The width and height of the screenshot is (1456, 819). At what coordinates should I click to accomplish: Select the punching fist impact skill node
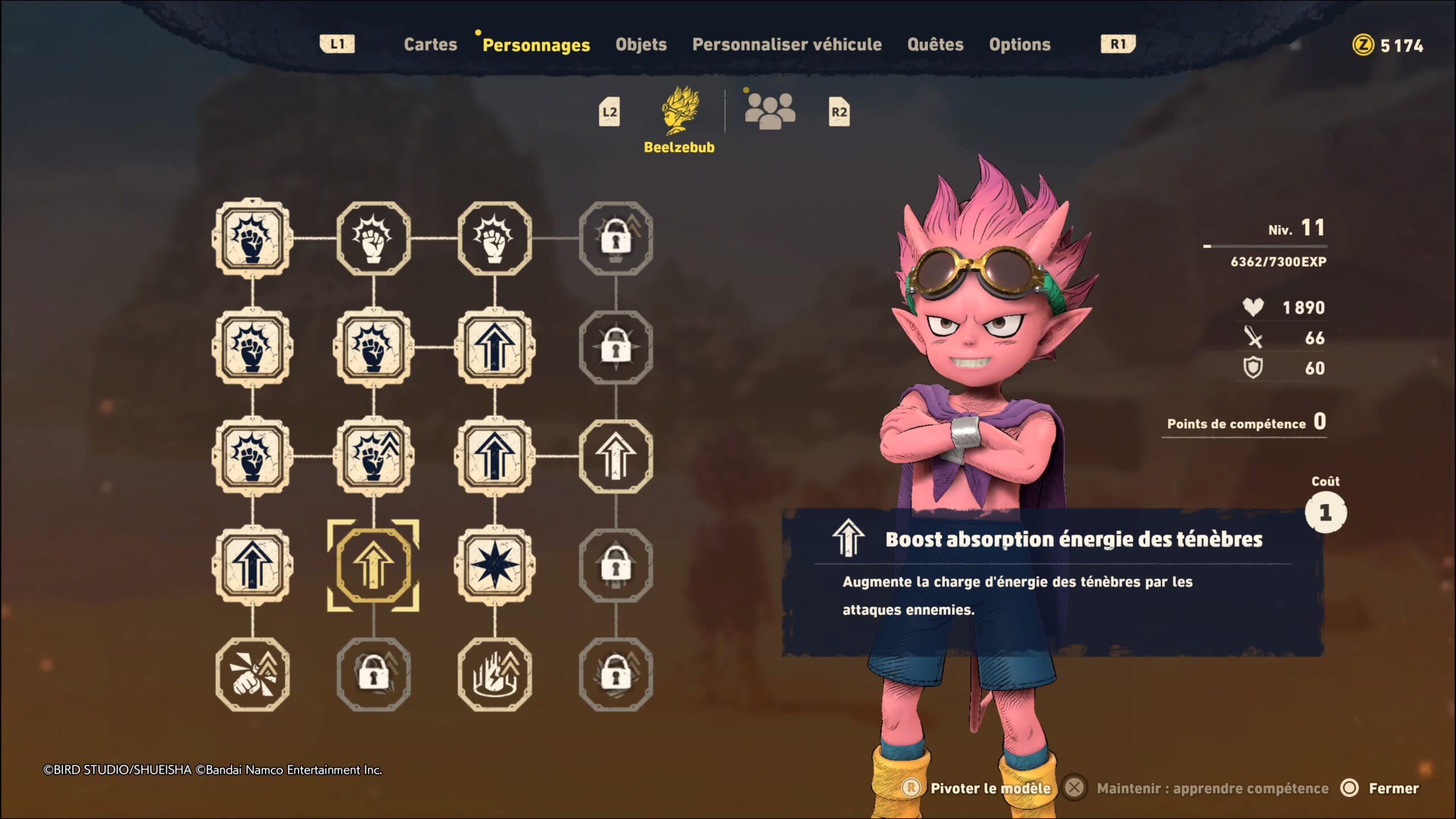(x=253, y=675)
